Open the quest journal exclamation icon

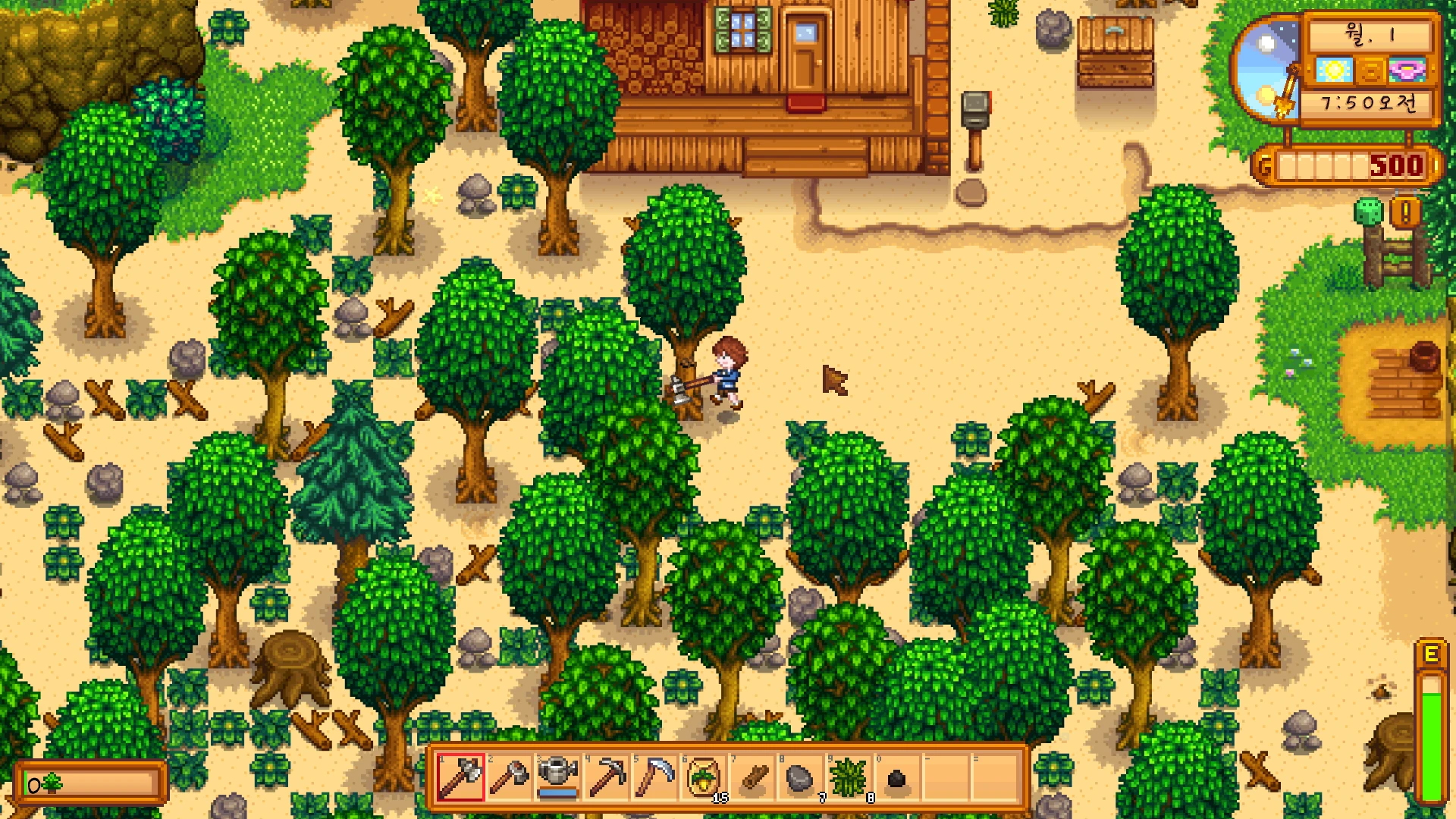[x=1405, y=213]
